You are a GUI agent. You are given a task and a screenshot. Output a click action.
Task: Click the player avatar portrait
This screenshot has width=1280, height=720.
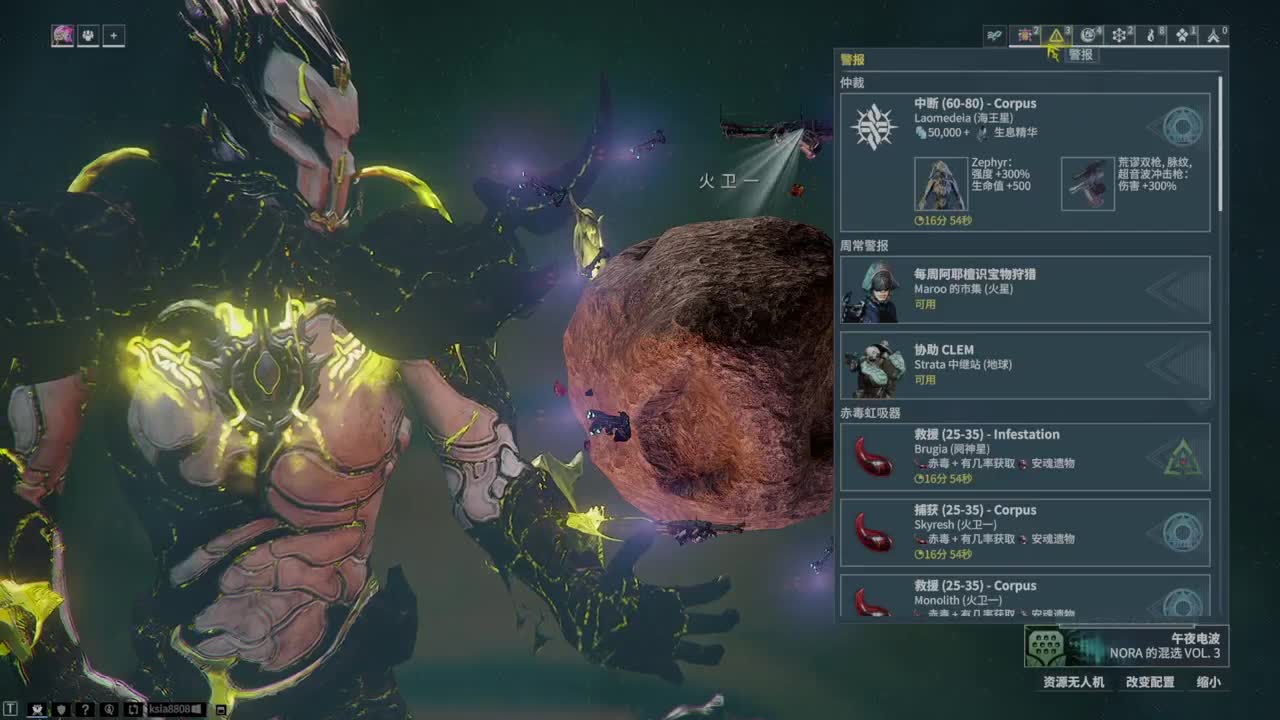(63, 36)
